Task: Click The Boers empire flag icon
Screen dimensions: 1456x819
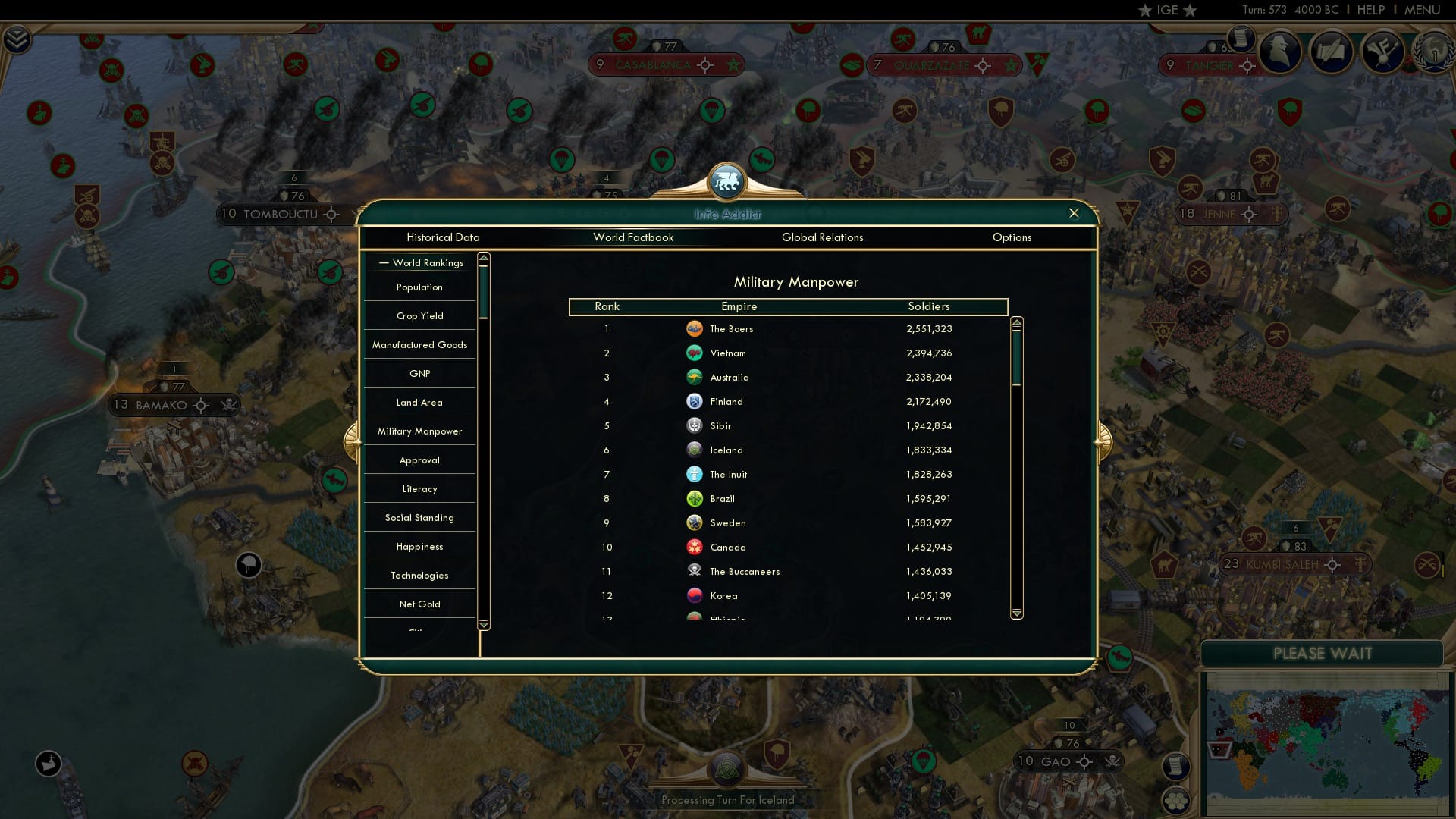Action: (x=695, y=329)
